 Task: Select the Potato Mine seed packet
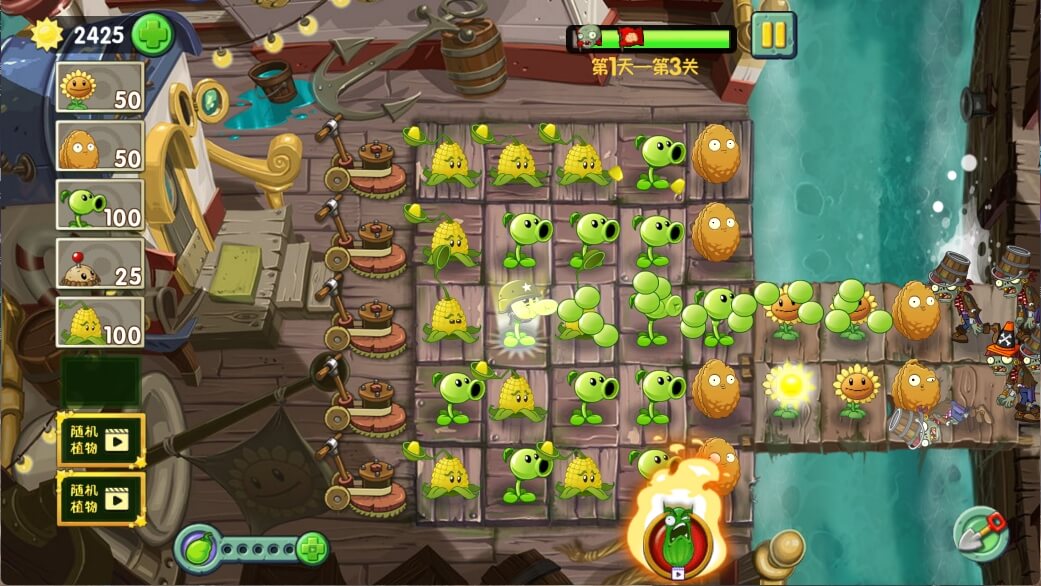tap(100, 263)
